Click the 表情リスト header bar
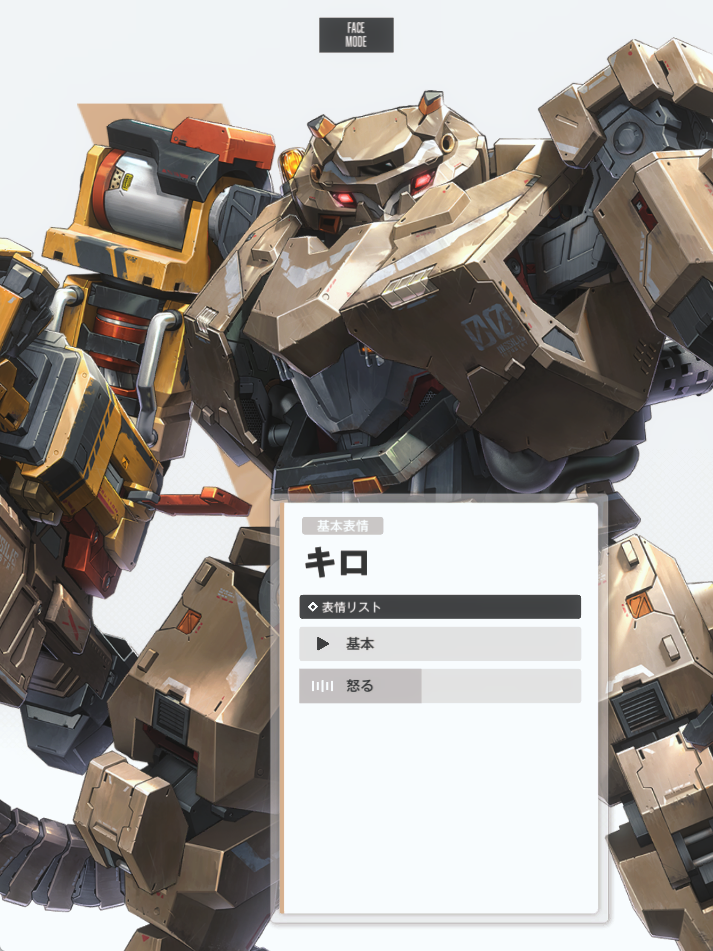 point(439,607)
